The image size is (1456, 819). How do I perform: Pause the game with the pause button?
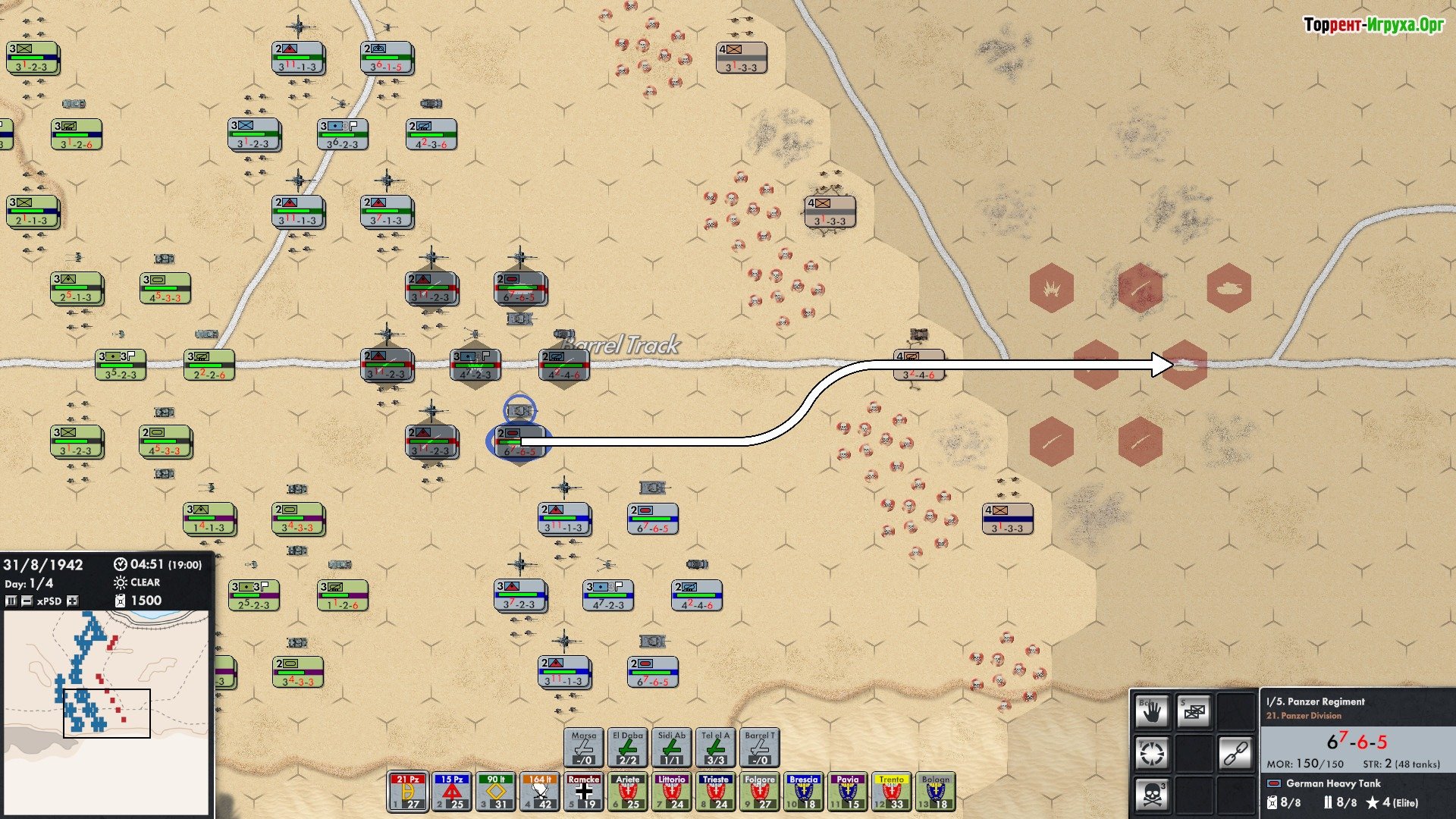click(x=11, y=601)
